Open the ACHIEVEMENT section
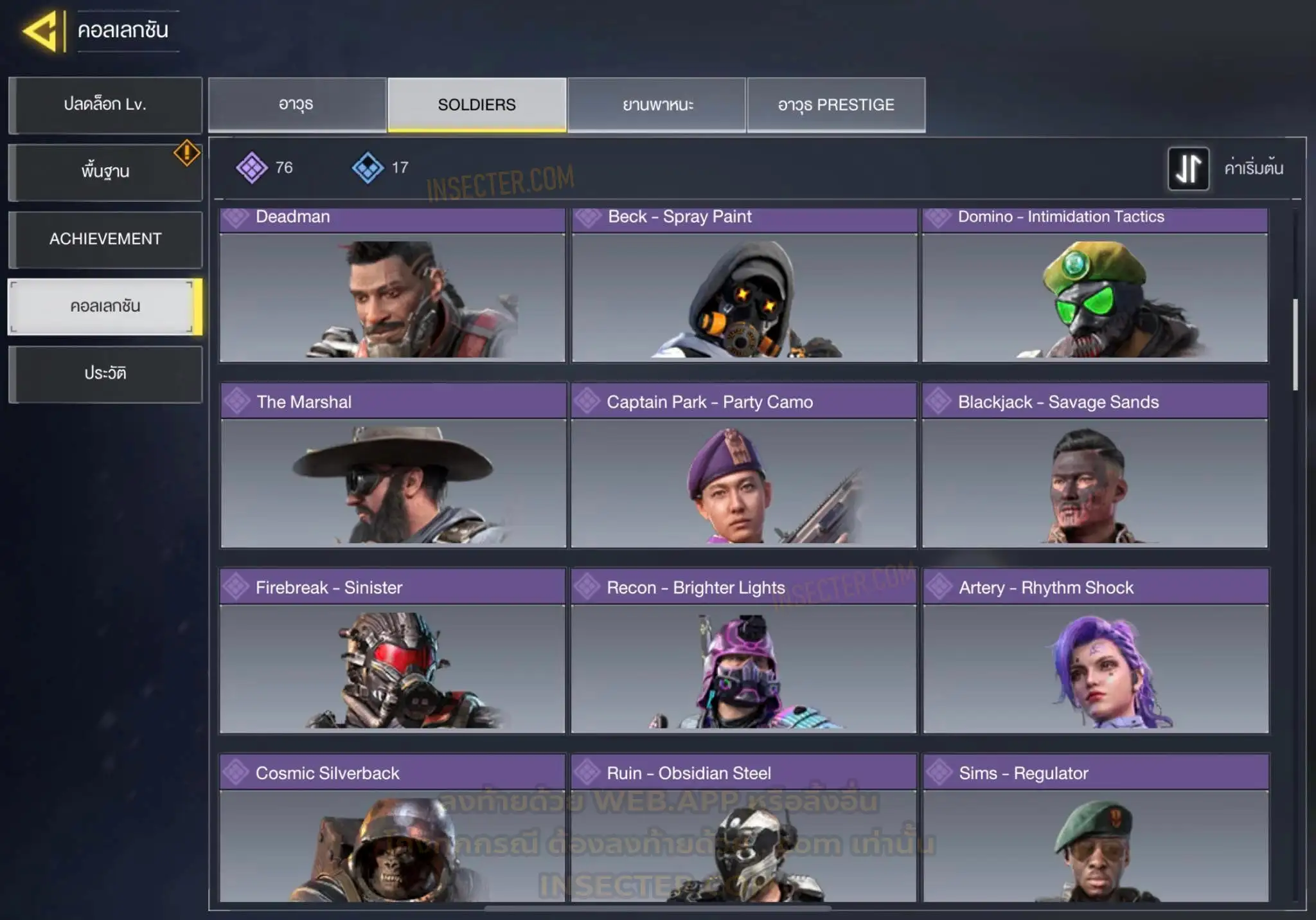 click(x=105, y=239)
